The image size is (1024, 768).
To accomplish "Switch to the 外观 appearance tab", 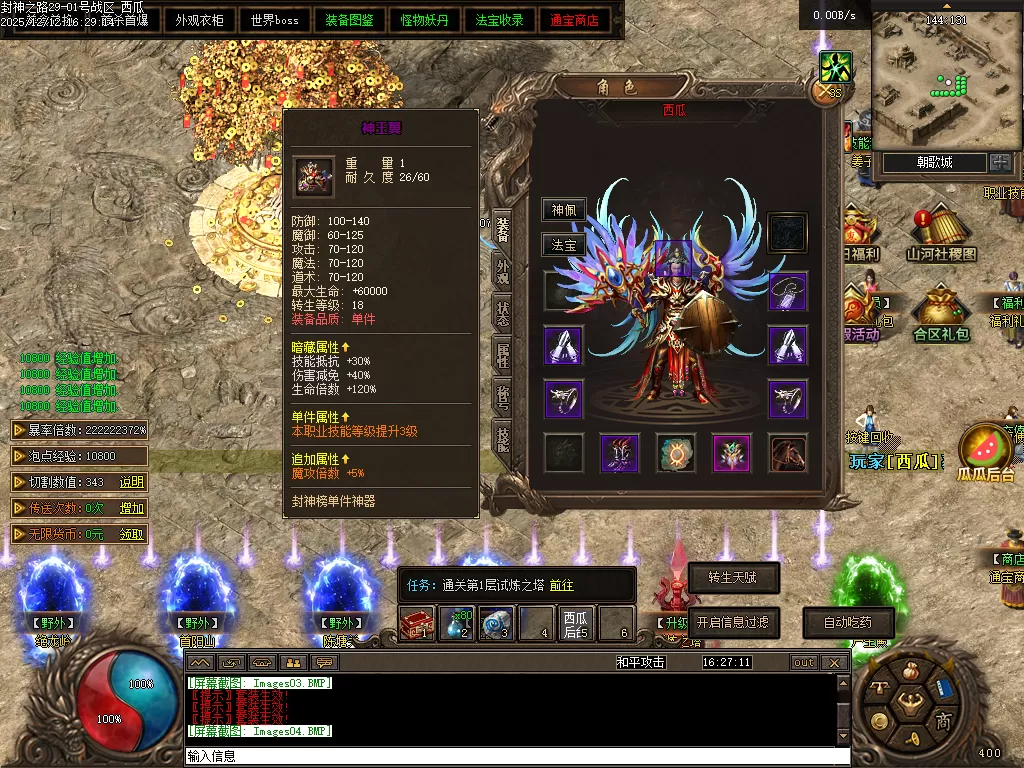I will point(502,275).
